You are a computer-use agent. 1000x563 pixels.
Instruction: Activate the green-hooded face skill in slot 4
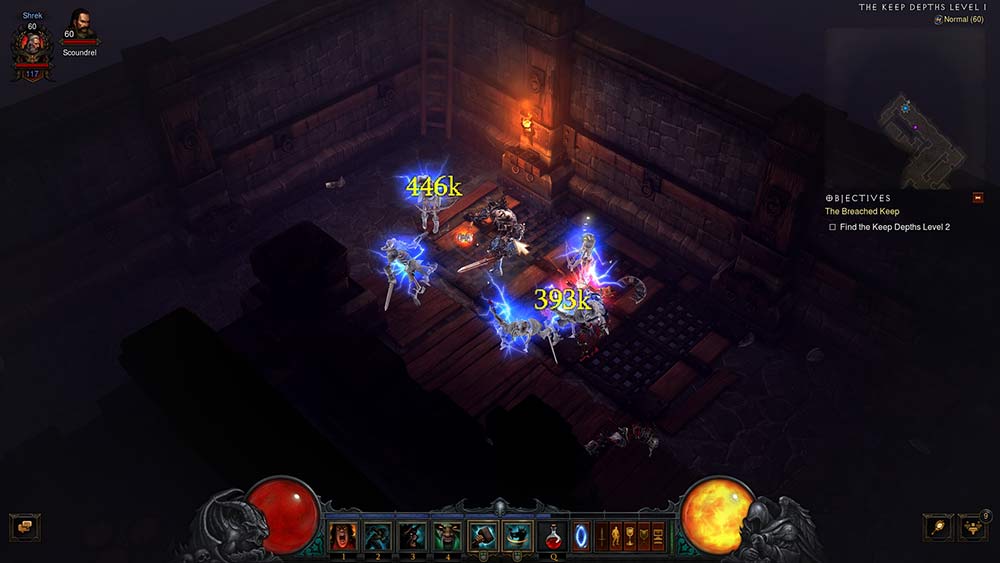point(446,536)
